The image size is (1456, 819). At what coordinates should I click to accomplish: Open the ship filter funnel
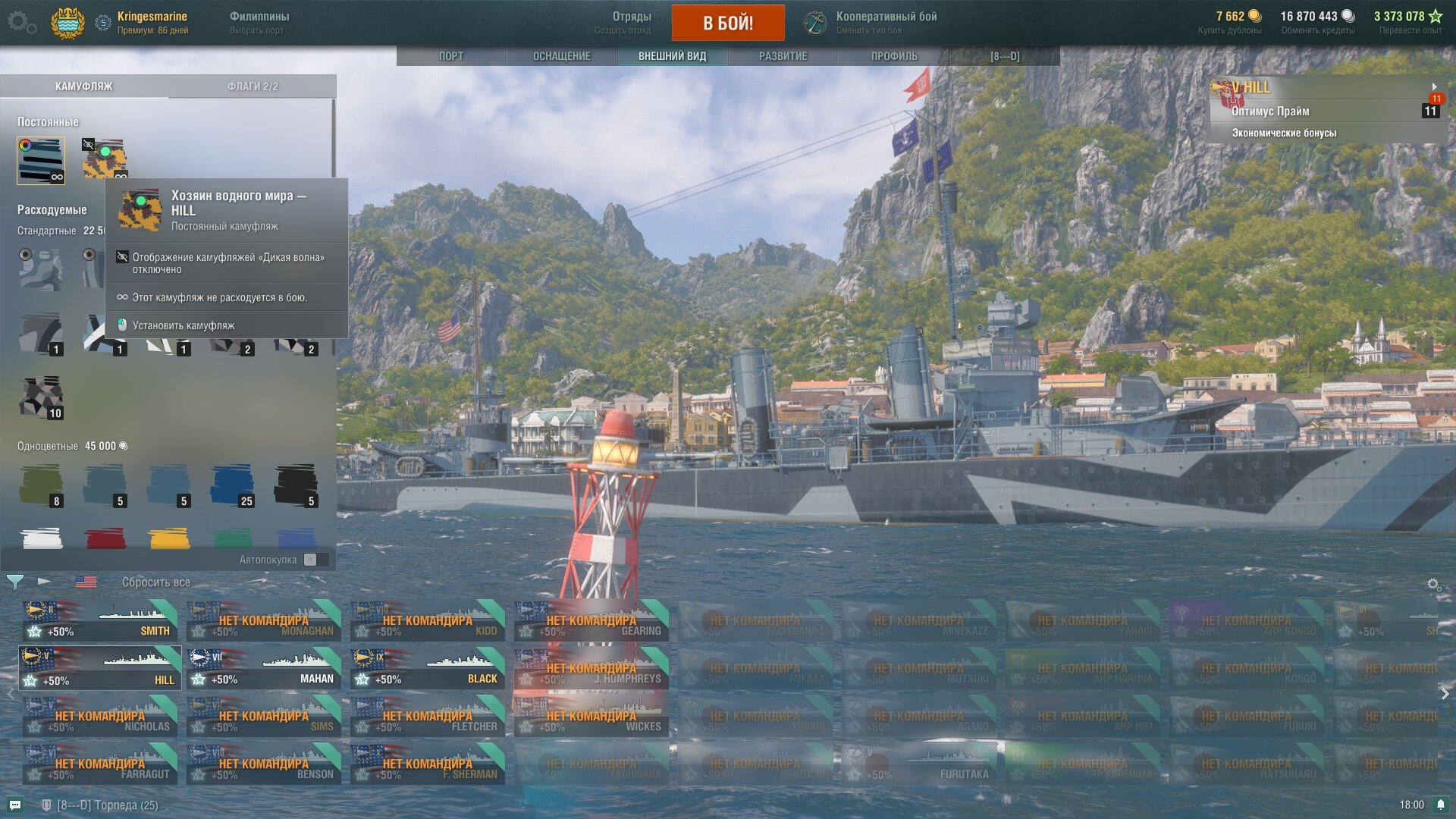14,582
